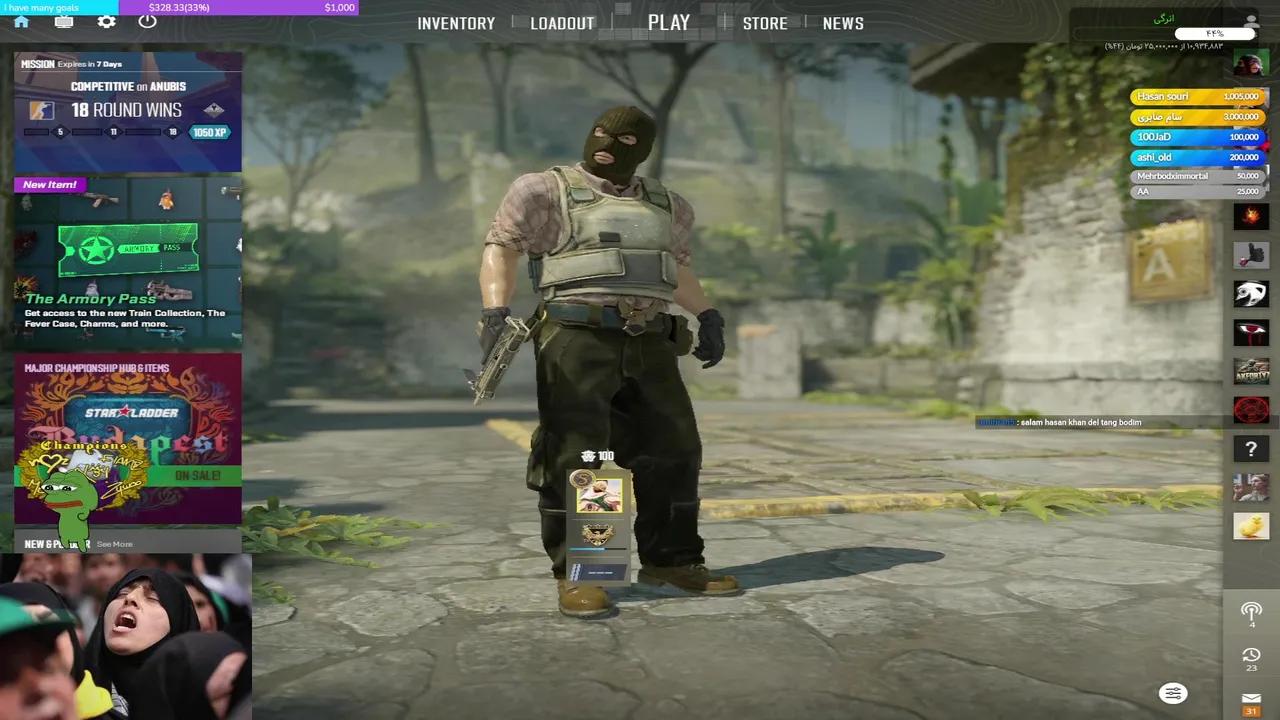
Task: Open the audio sliders icon near bottom right
Action: 1173,693
